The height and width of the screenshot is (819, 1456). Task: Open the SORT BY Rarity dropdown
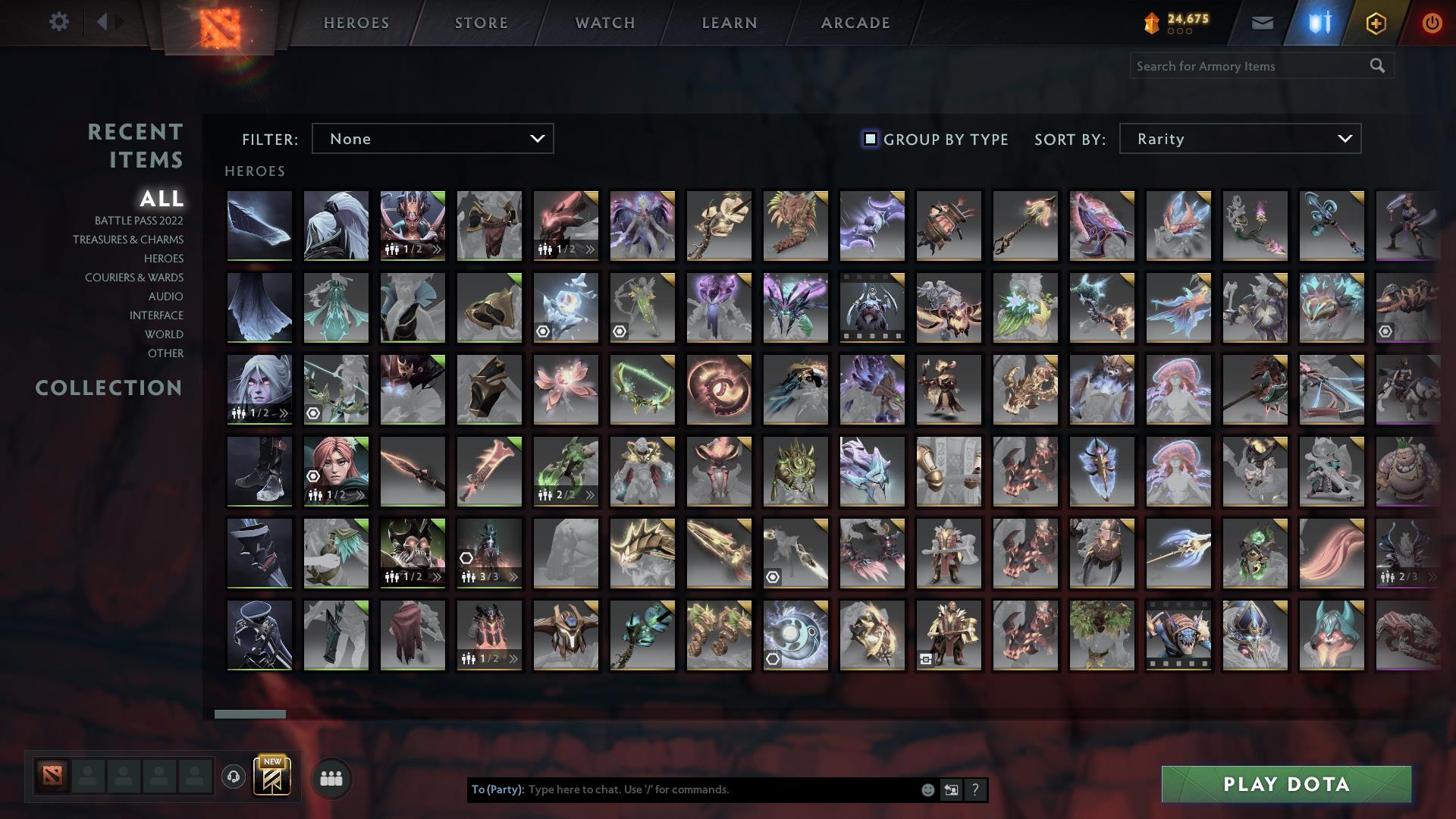click(x=1239, y=139)
